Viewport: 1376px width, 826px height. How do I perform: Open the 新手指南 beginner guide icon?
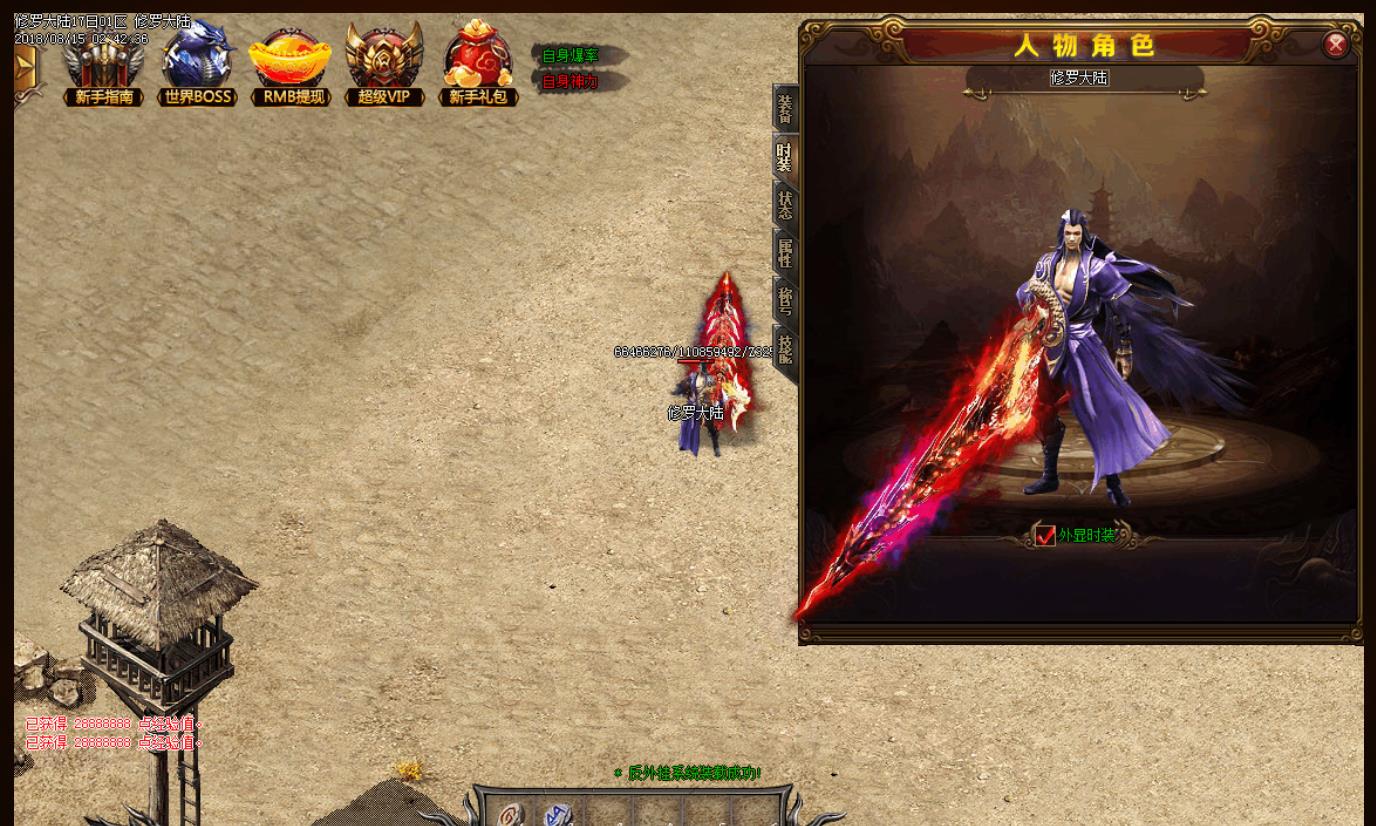coord(104,66)
